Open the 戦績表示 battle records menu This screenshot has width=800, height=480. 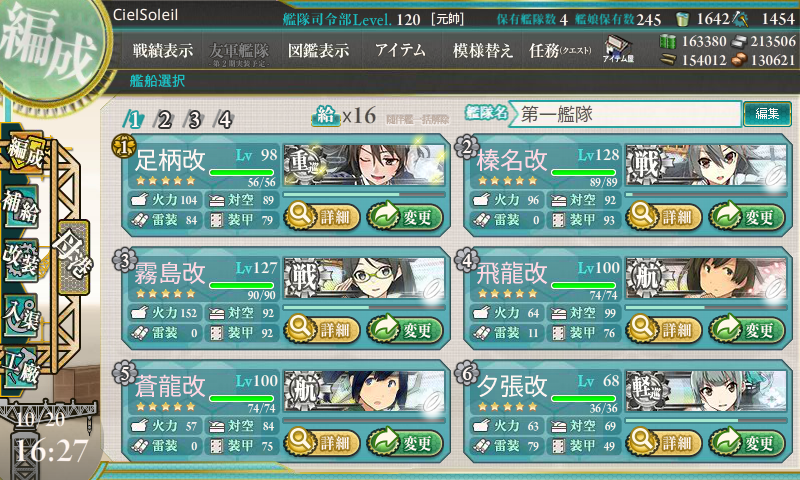(x=163, y=51)
